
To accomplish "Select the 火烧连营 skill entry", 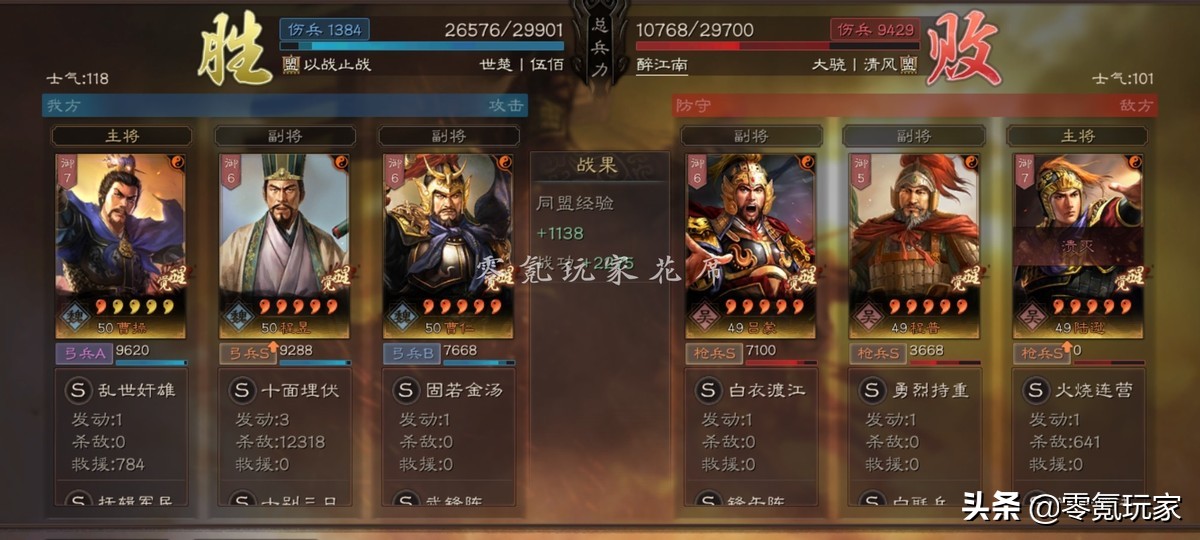I will [1077, 390].
